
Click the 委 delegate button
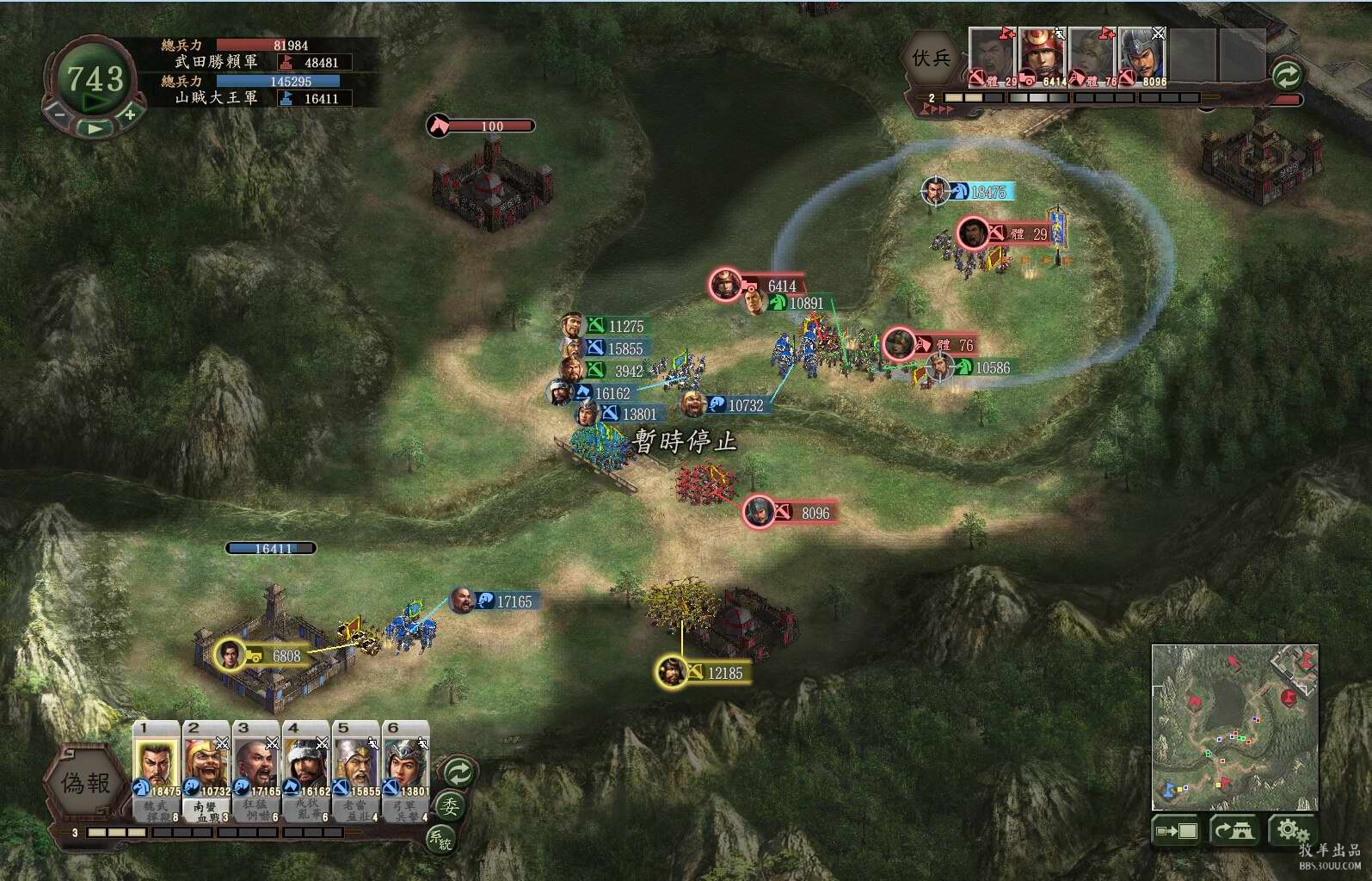tap(450, 806)
